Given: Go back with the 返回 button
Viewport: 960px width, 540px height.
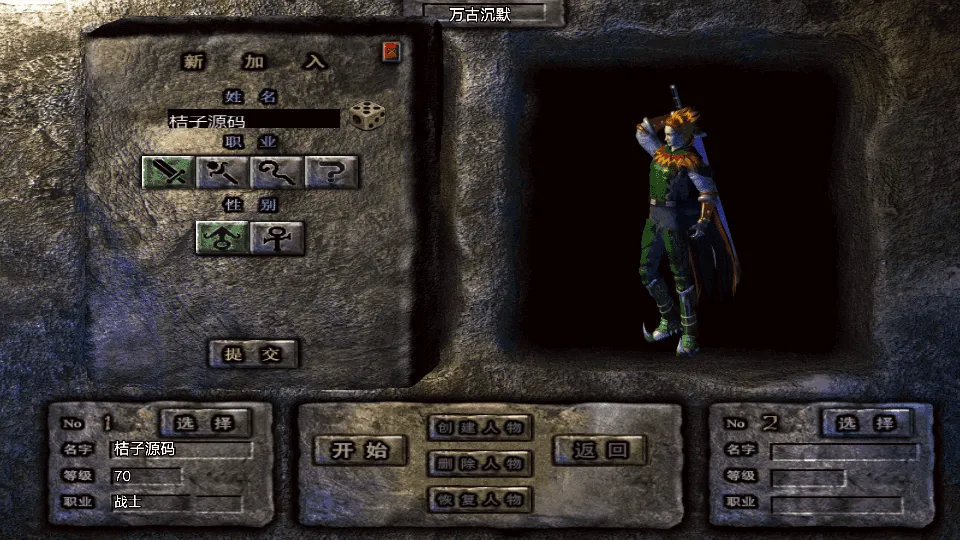Looking at the screenshot, I should tap(602, 450).
